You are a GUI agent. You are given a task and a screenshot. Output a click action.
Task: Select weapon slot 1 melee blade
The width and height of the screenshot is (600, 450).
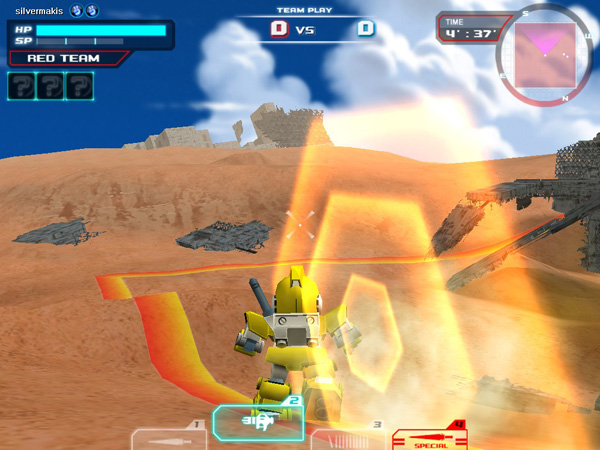click(x=168, y=438)
